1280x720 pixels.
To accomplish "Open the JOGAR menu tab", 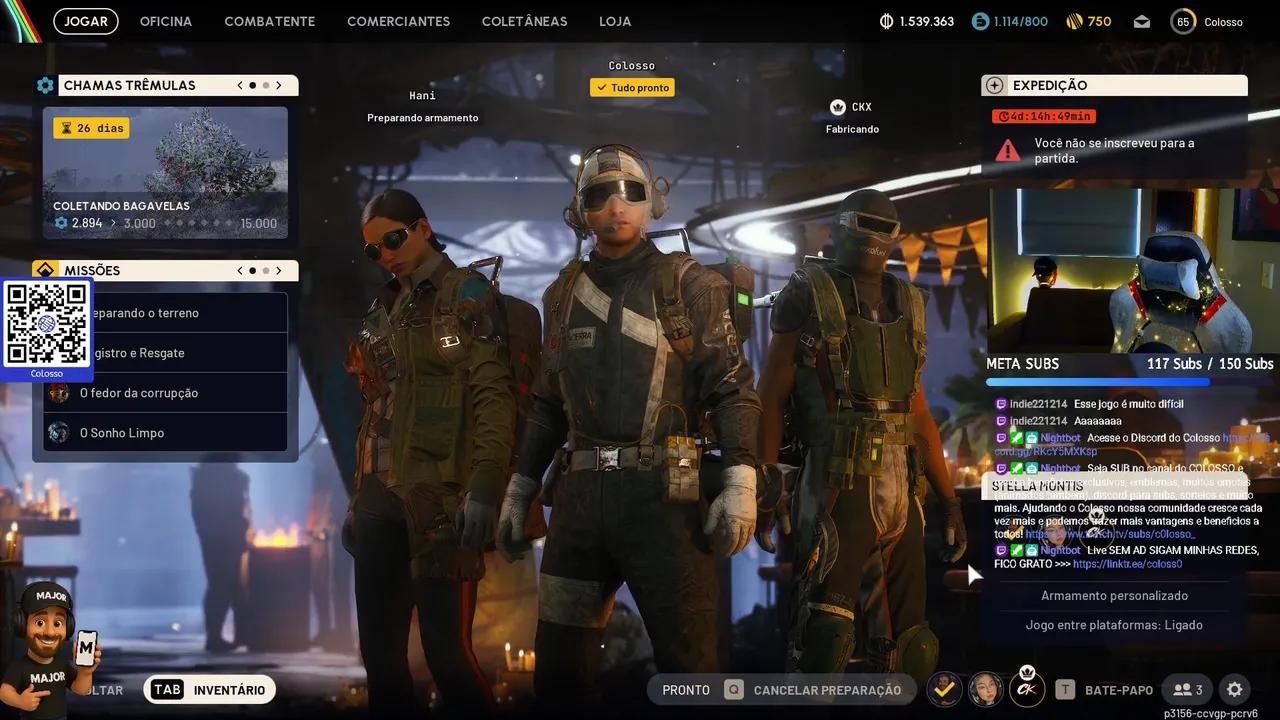I will point(85,20).
